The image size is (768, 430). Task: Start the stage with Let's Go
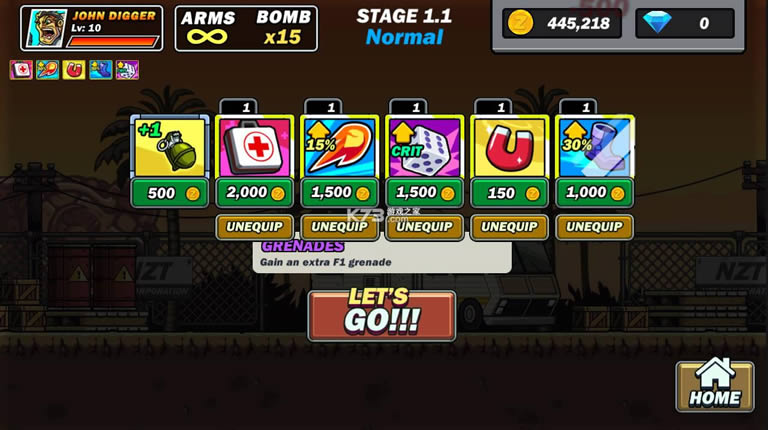(x=381, y=315)
